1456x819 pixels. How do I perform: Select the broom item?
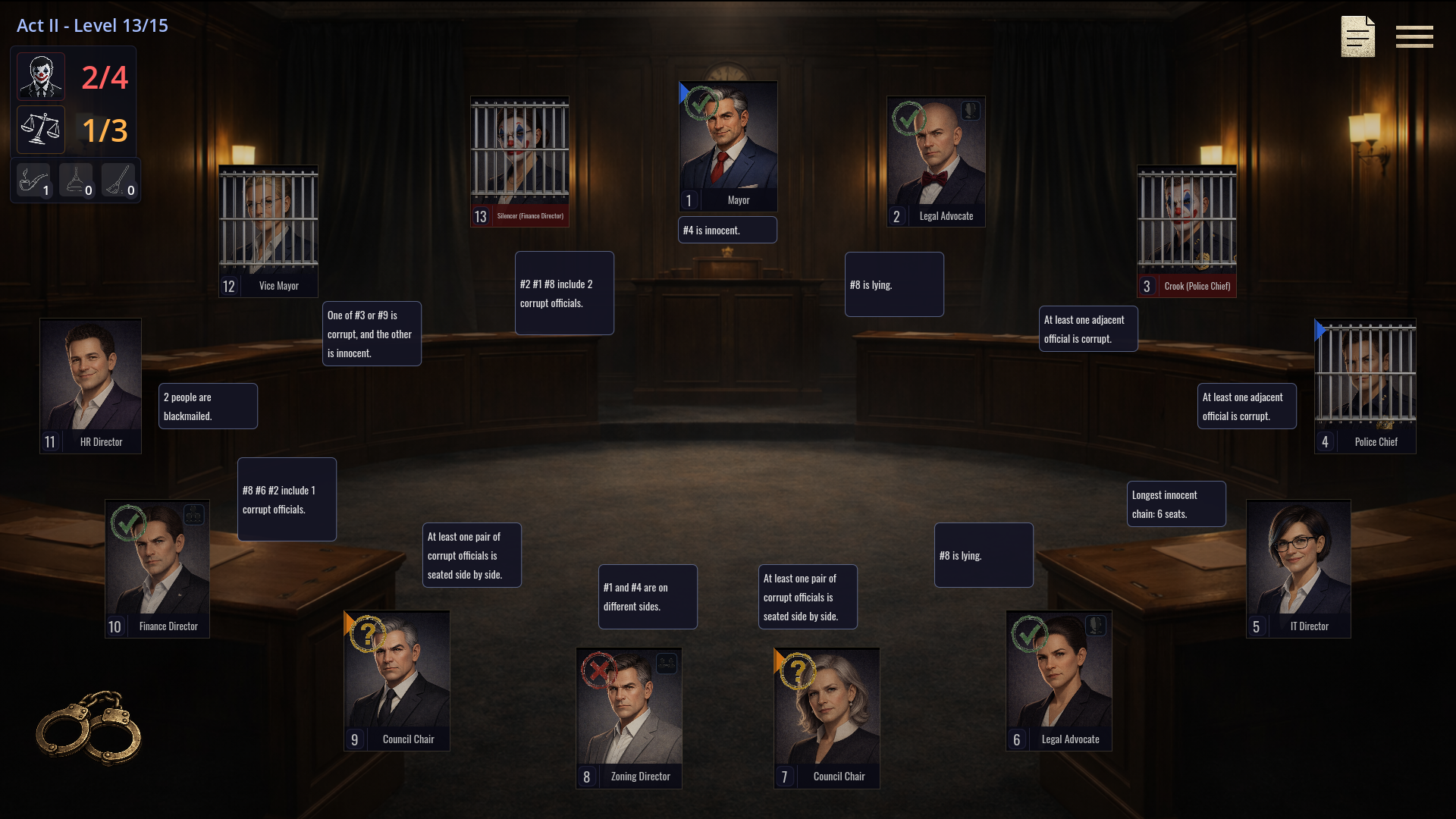click(118, 181)
